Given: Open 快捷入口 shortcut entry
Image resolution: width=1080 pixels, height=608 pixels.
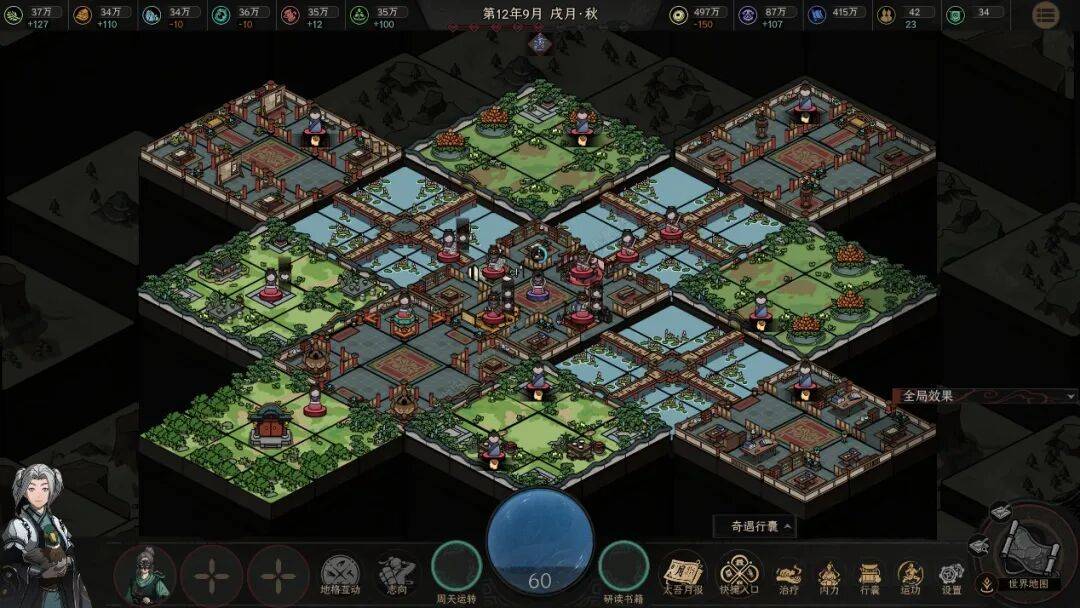Looking at the screenshot, I should tap(740, 574).
